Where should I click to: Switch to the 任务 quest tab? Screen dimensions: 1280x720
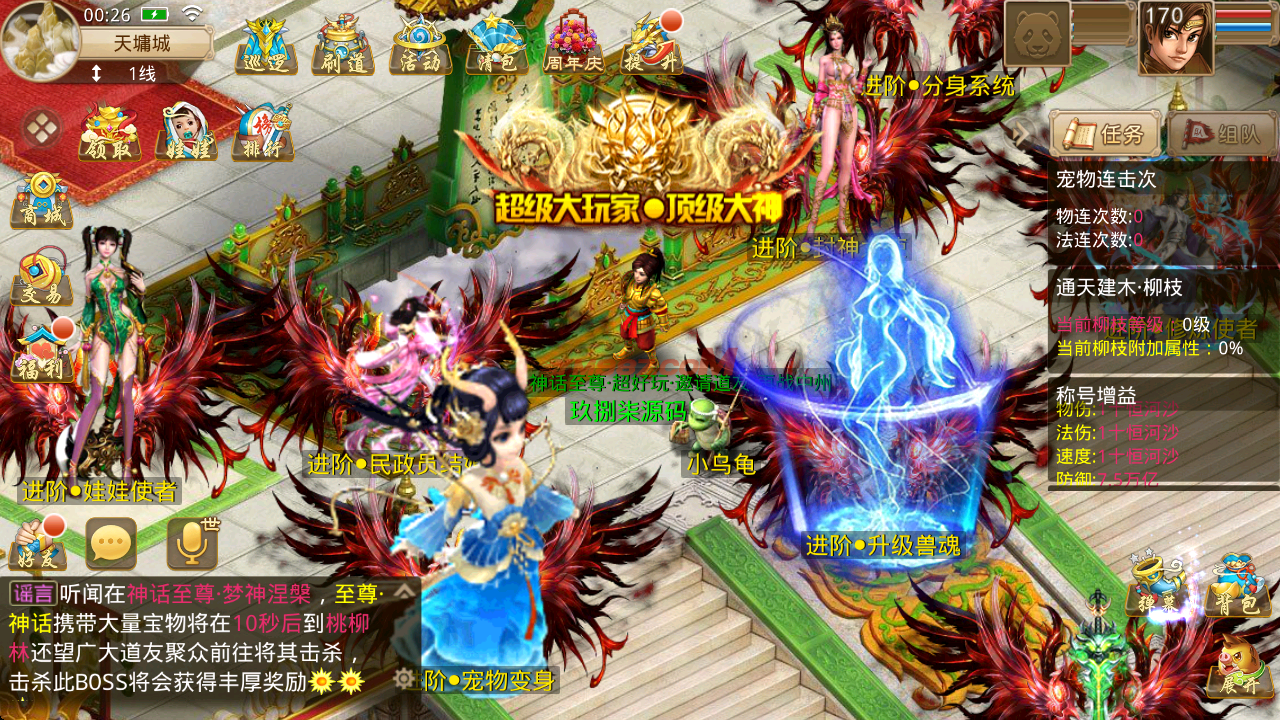(1105, 134)
